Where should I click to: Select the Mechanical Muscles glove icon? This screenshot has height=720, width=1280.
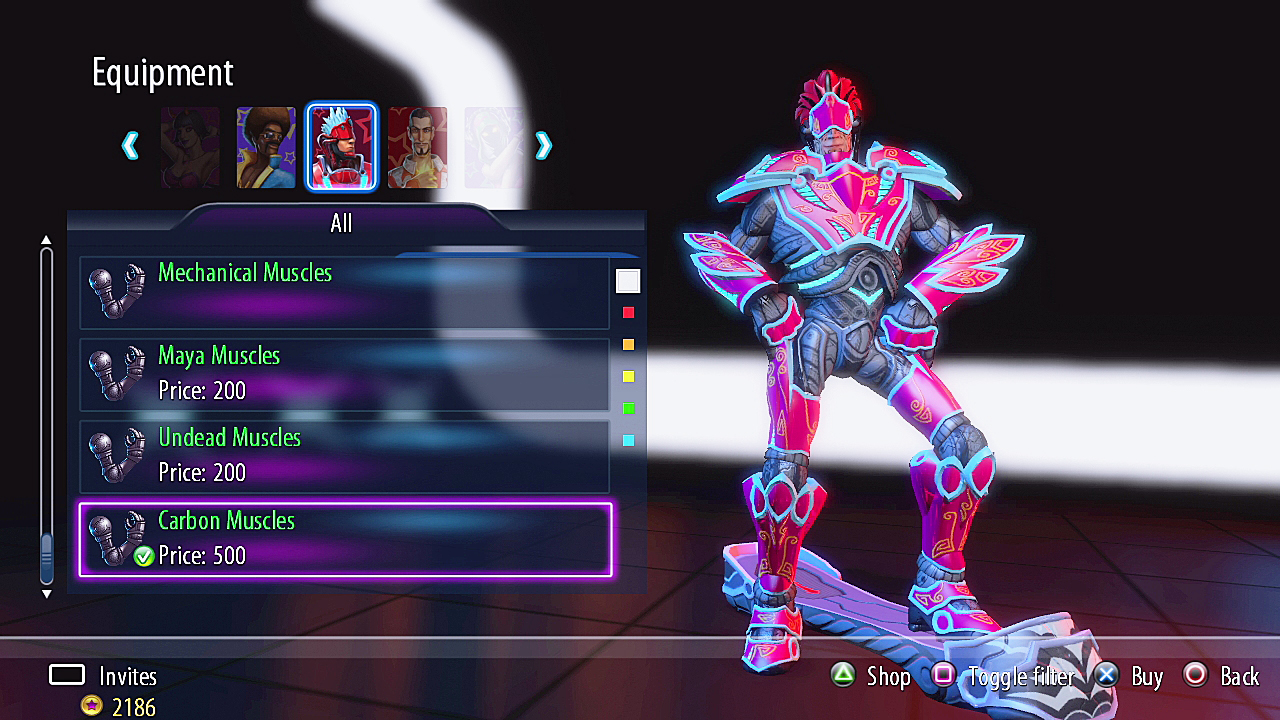(x=117, y=288)
